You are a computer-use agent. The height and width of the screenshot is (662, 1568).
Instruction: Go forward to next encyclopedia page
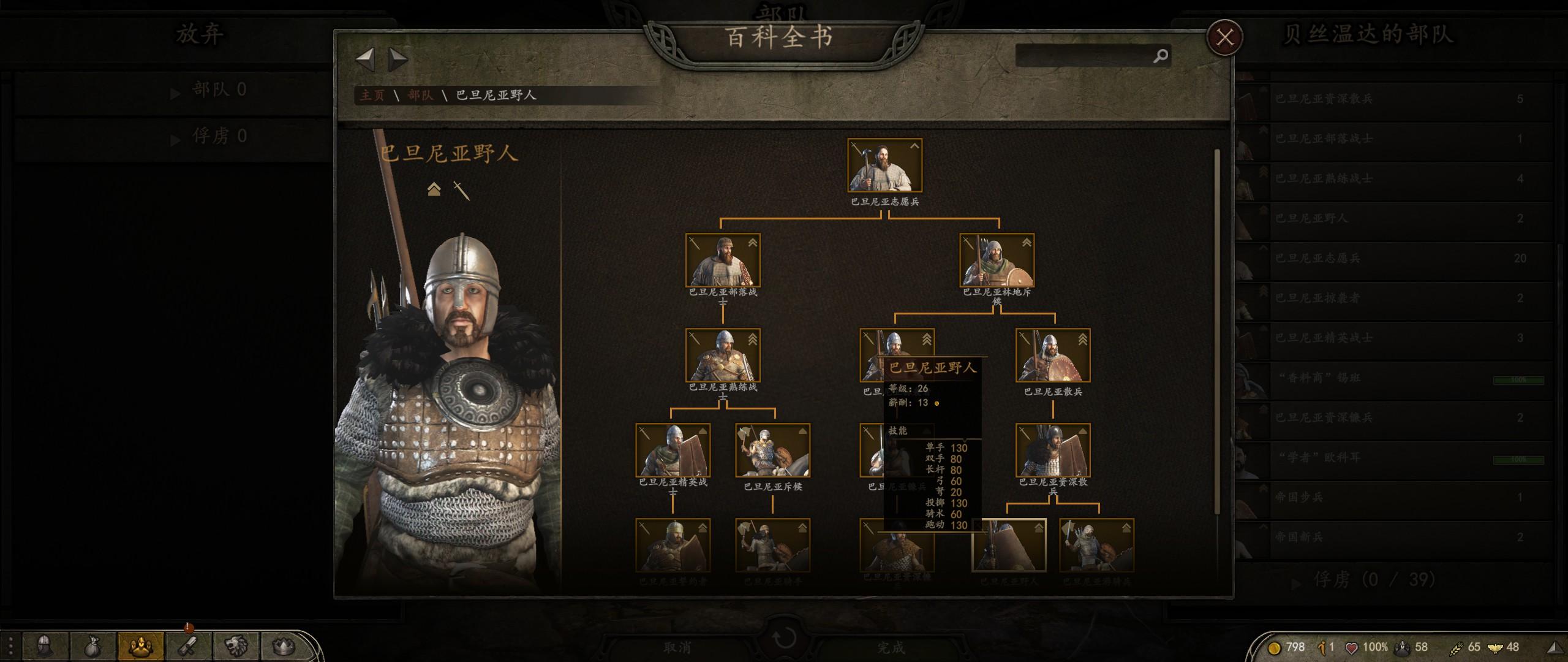coord(398,59)
